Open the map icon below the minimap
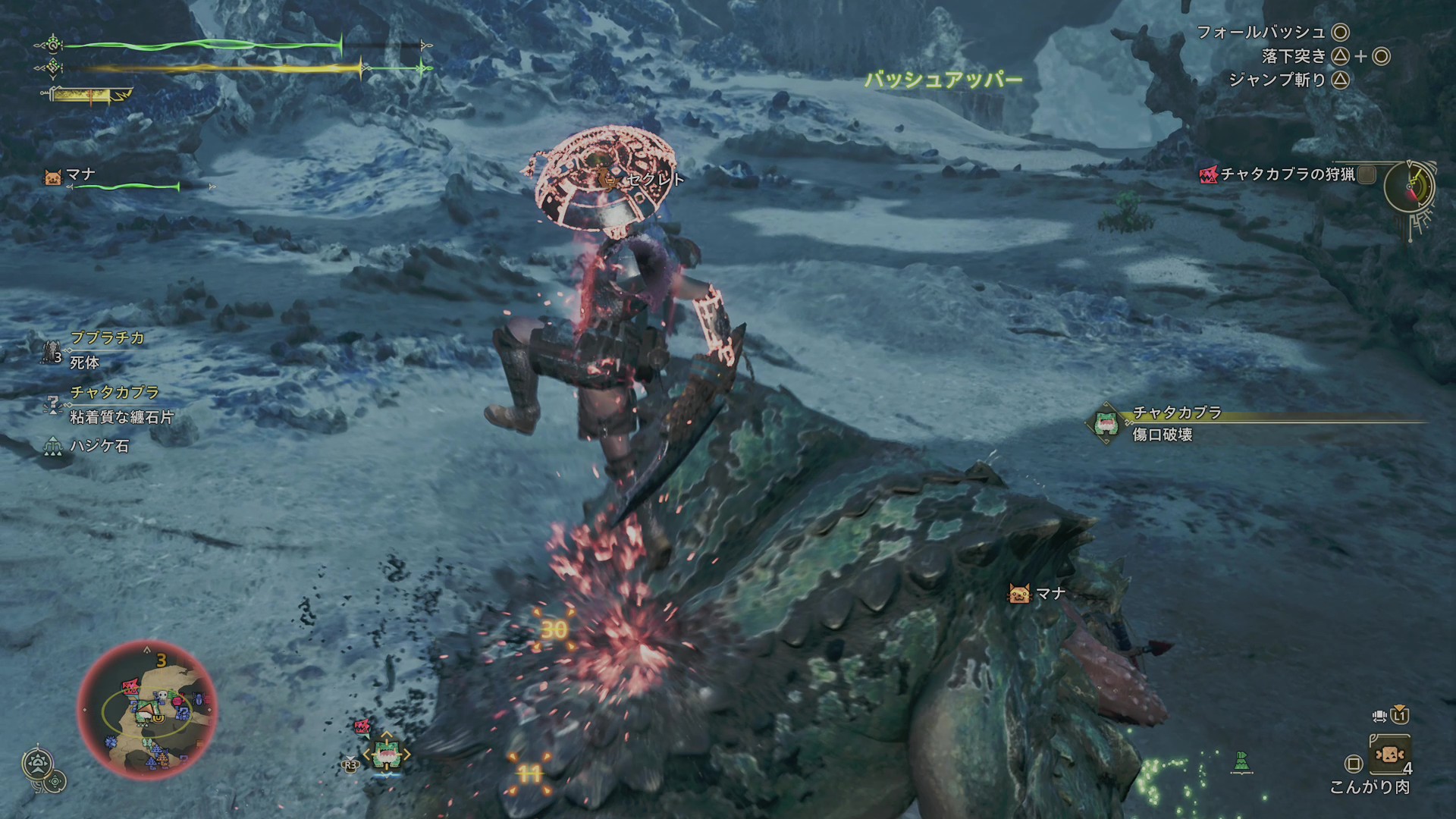Image resolution: width=1456 pixels, height=819 pixels. pos(38,764)
